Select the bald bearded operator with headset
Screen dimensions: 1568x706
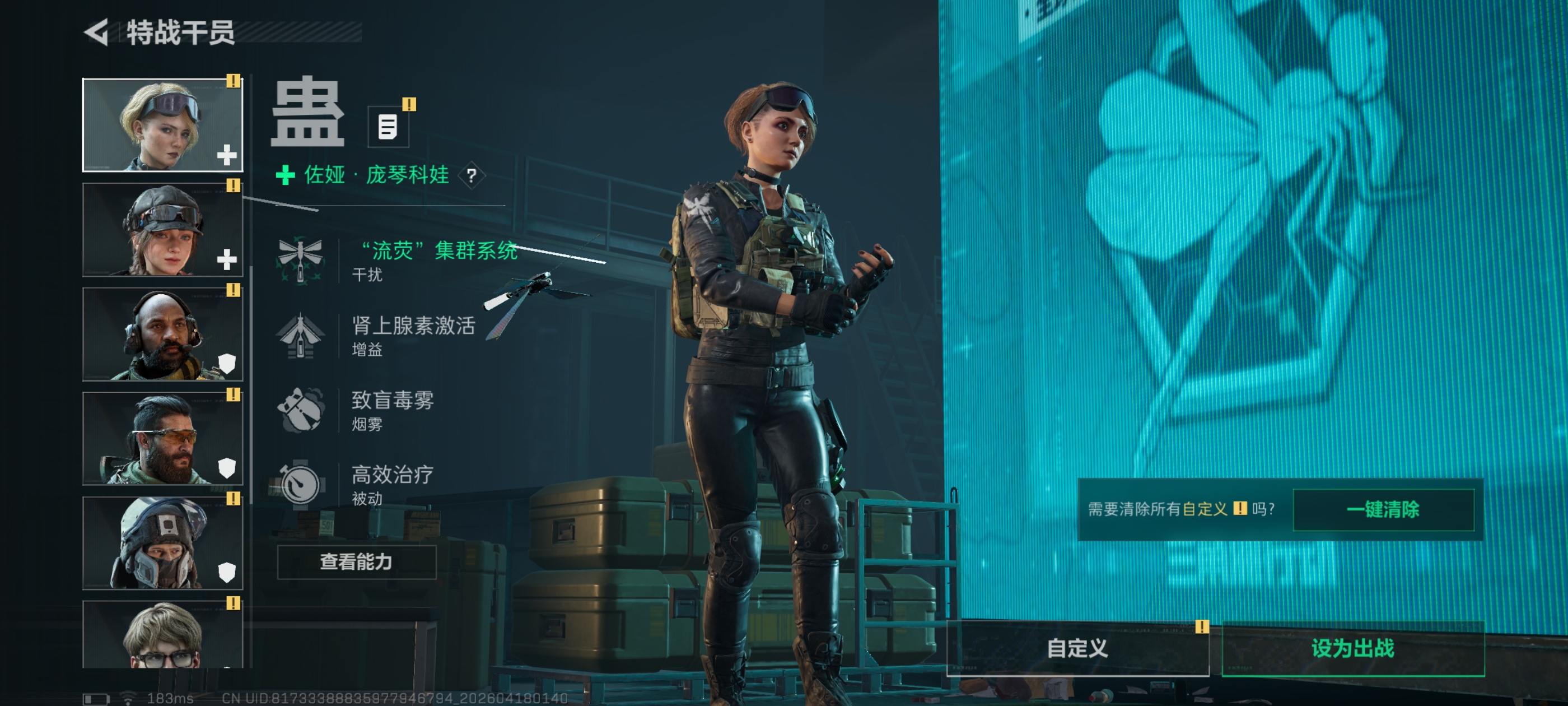click(162, 335)
